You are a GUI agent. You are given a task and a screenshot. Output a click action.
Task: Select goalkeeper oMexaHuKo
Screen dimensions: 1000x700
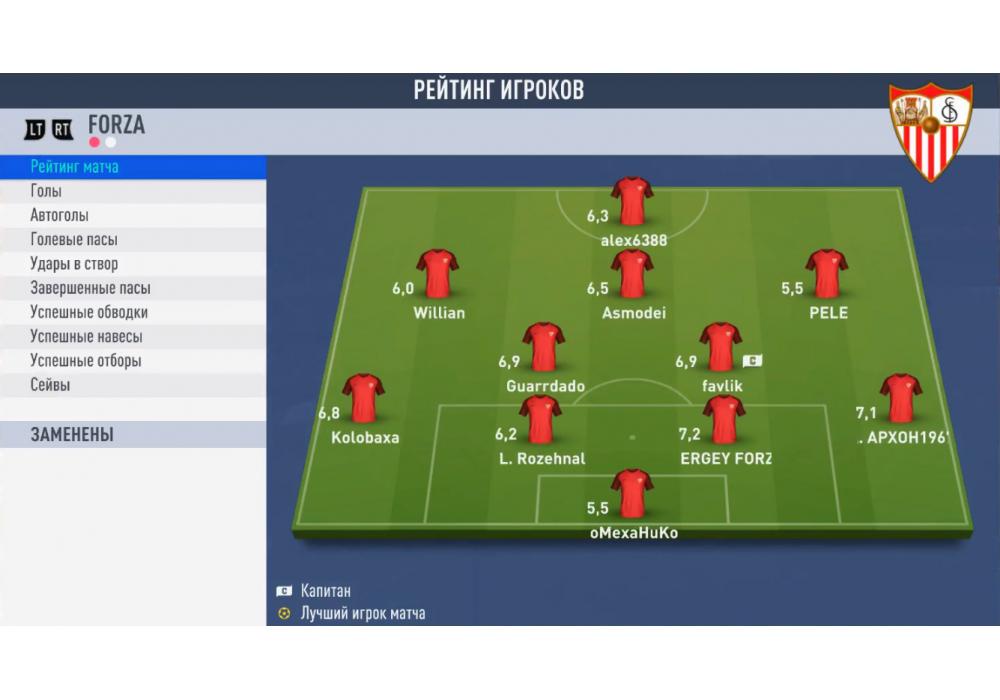point(632,494)
